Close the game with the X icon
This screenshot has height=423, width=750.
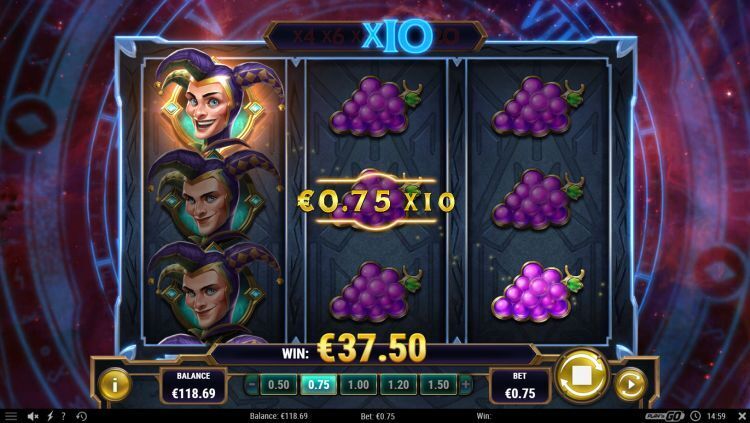tap(741, 416)
